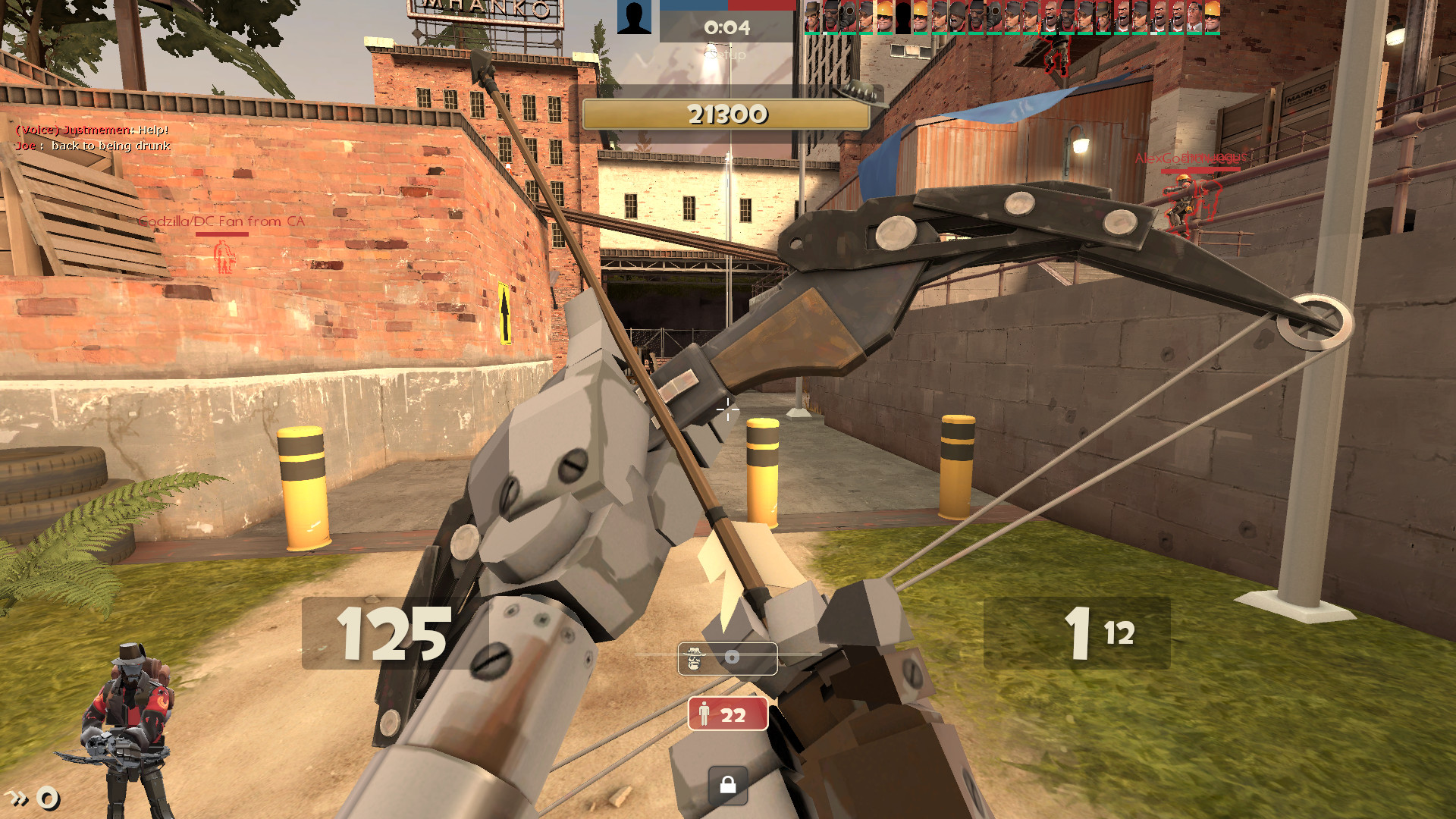Expand the double-chevron control at bottom left
Screen dimensions: 1456x819
pos(17,797)
